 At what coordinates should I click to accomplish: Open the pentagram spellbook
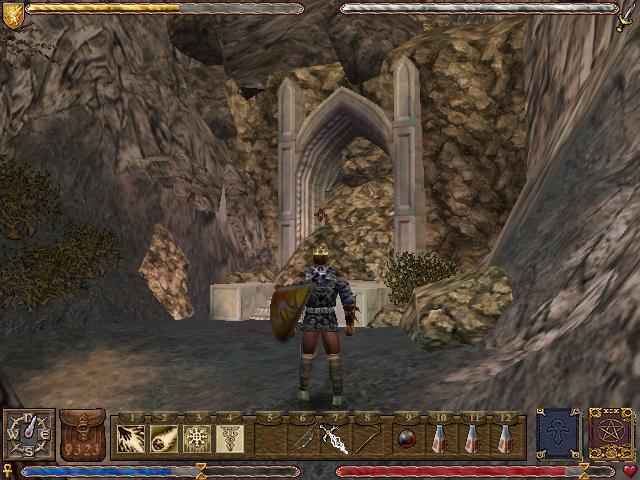[x=608, y=434]
